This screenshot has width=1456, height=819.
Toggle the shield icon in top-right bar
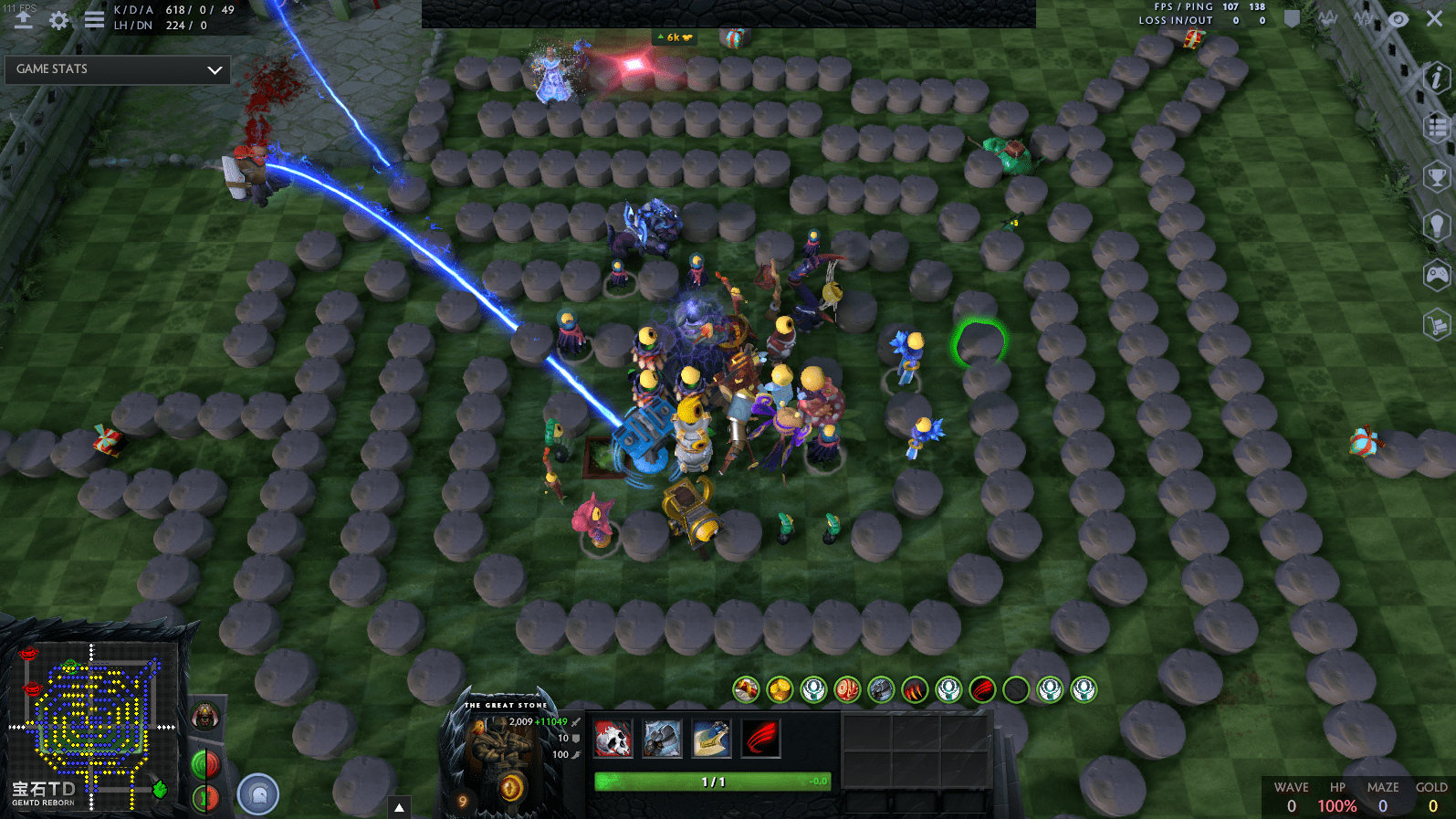(x=1293, y=18)
